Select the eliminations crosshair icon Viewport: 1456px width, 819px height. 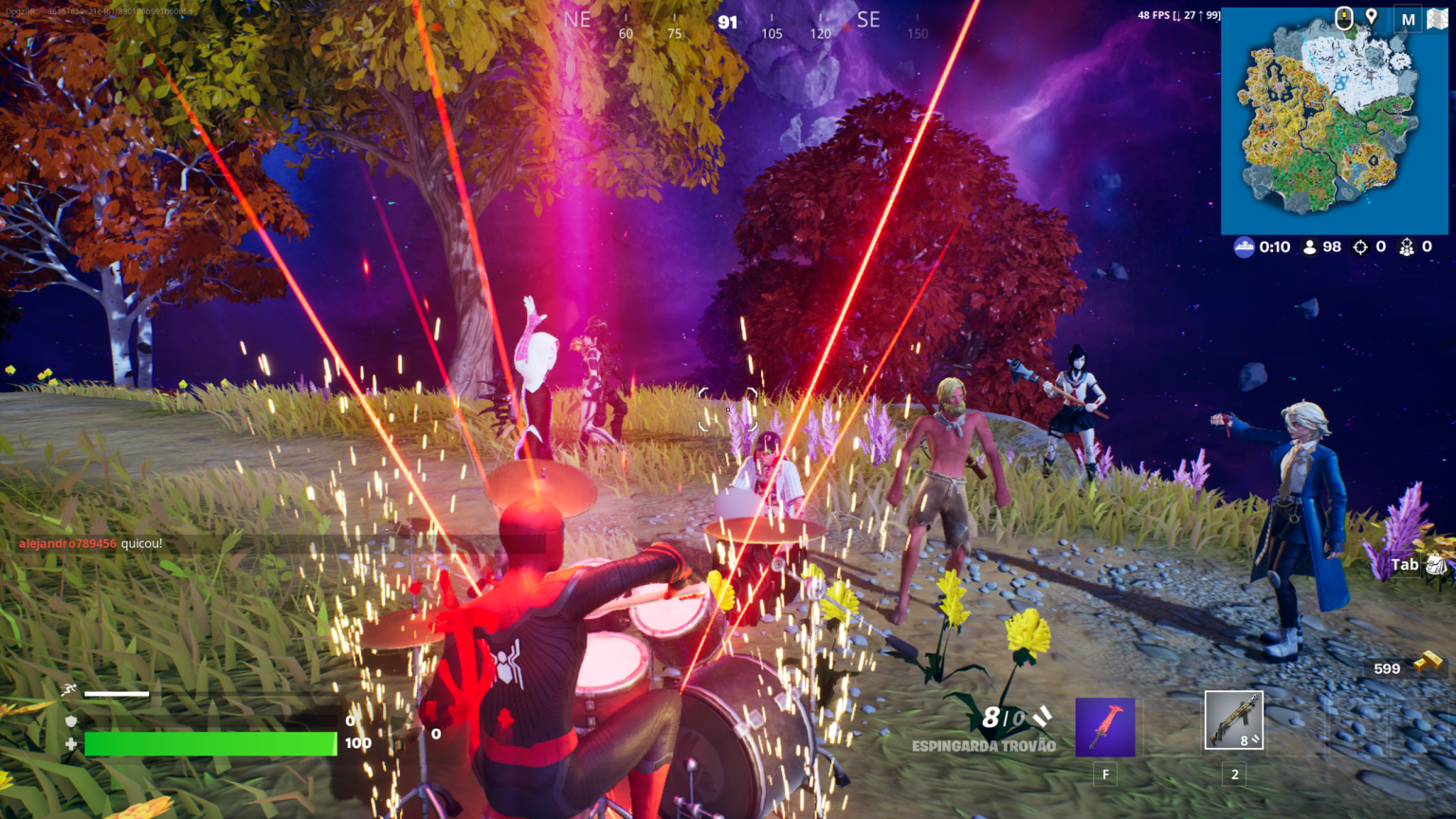(x=1362, y=246)
